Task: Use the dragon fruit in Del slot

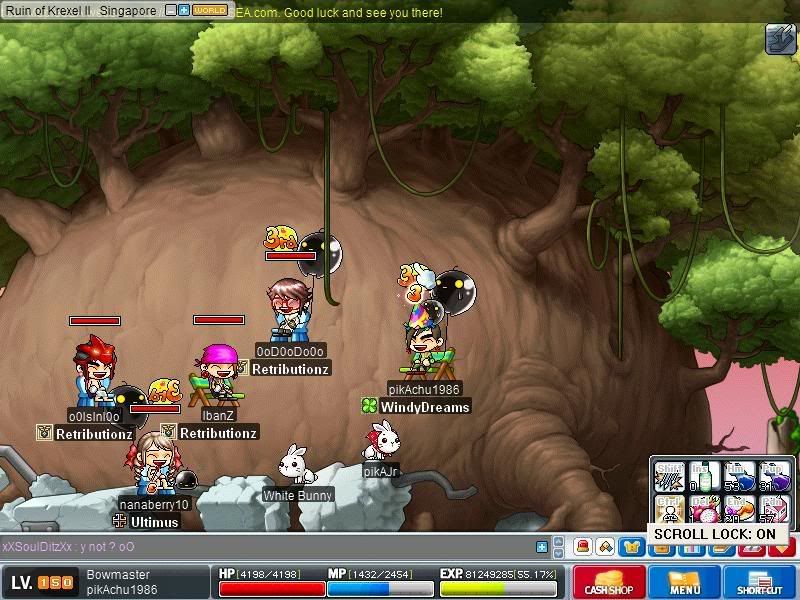Action: (705, 510)
